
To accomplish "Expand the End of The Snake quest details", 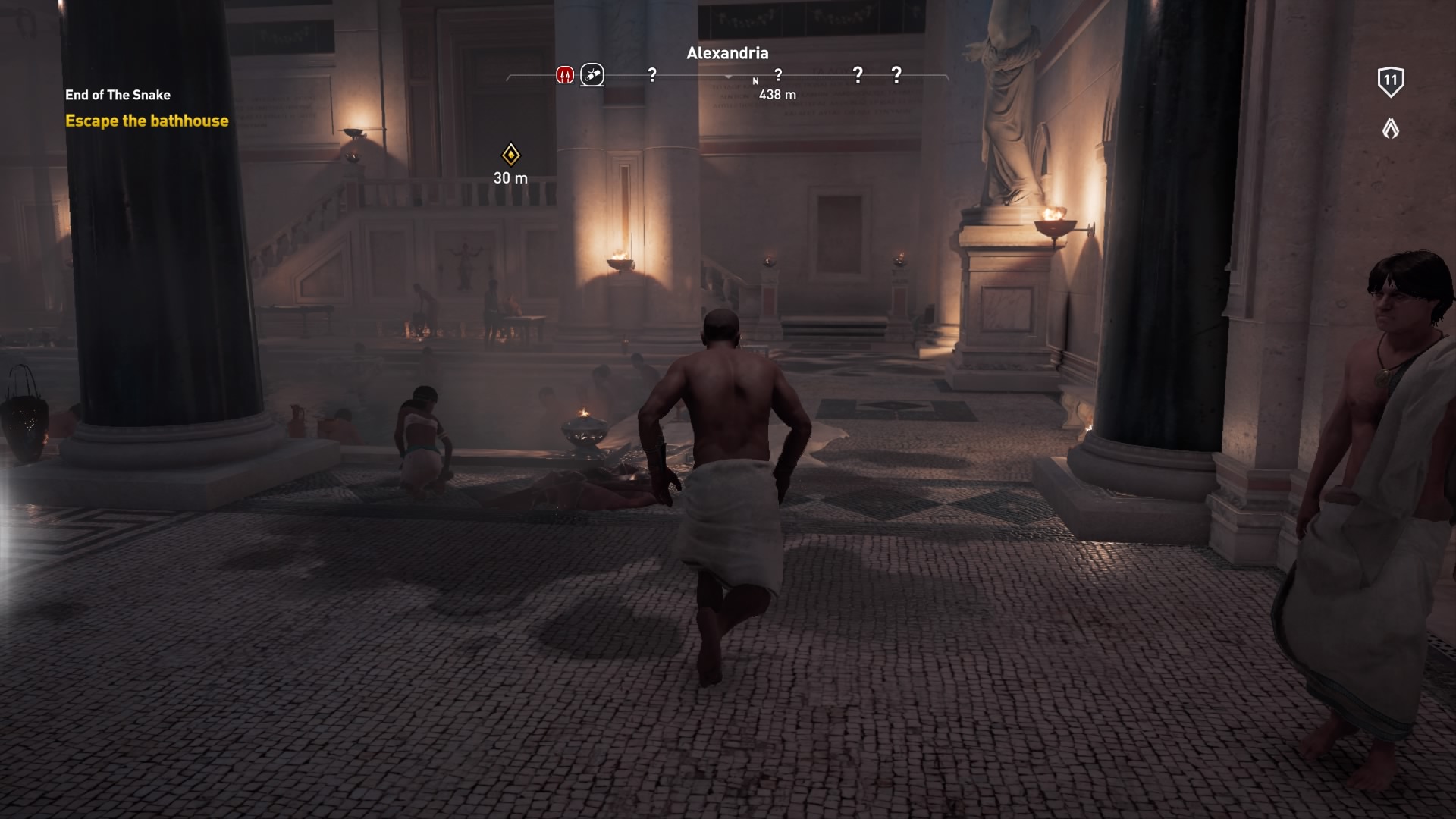I will point(118,95).
